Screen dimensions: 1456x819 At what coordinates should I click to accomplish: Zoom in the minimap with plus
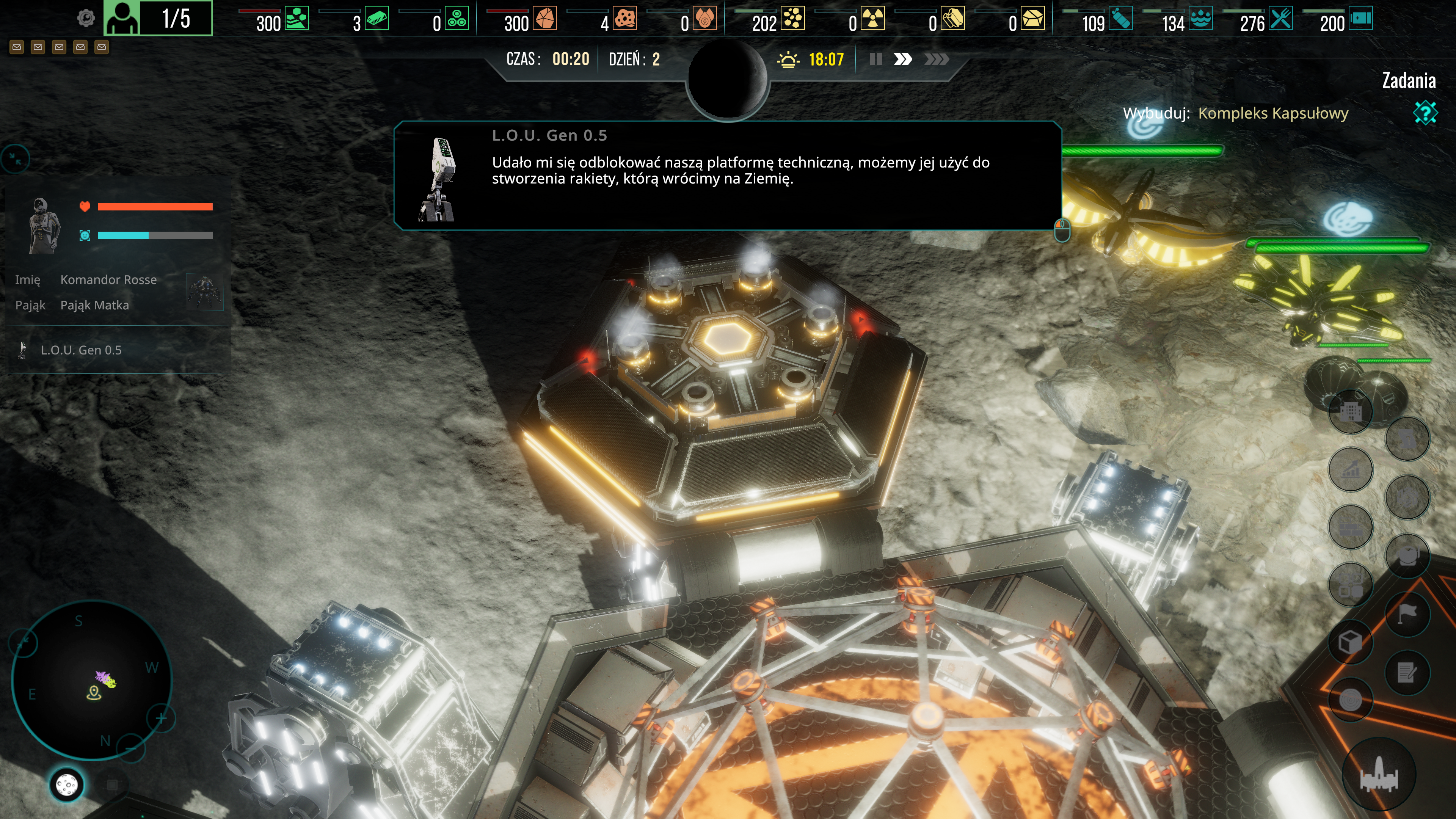[x=161, y=719]
